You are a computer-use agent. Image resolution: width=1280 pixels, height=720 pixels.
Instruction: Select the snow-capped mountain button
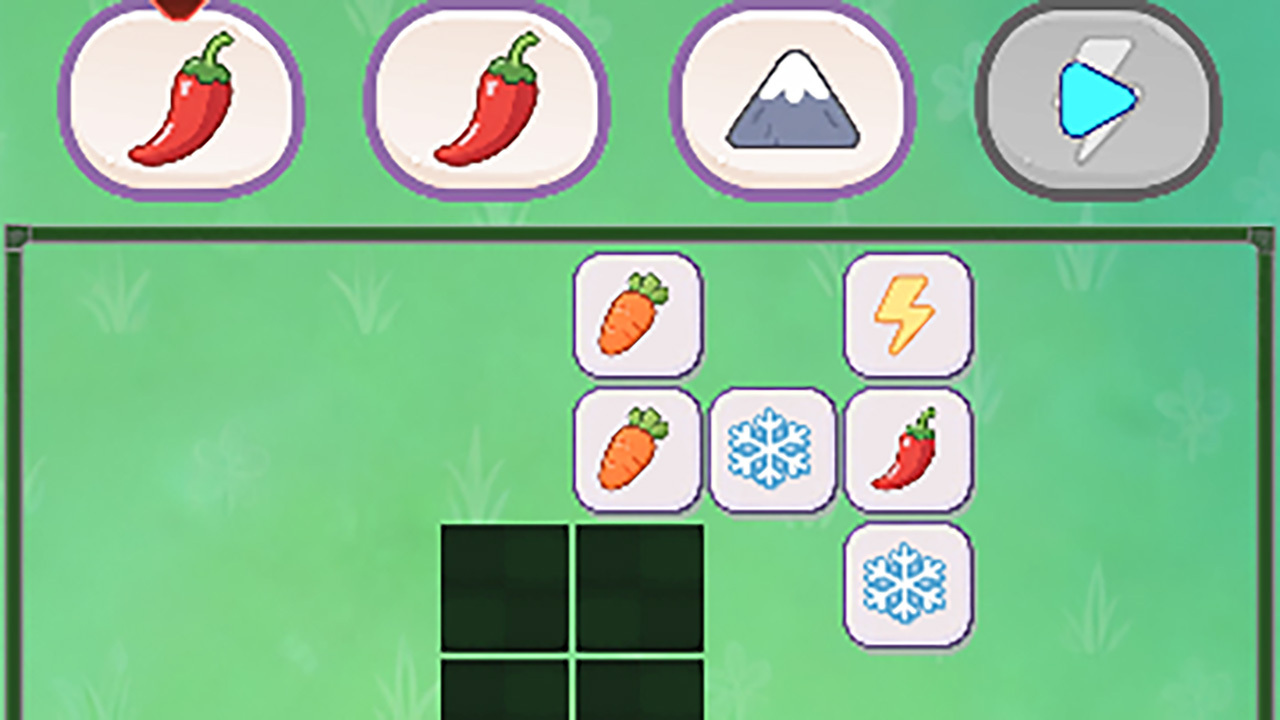(791, 101)
